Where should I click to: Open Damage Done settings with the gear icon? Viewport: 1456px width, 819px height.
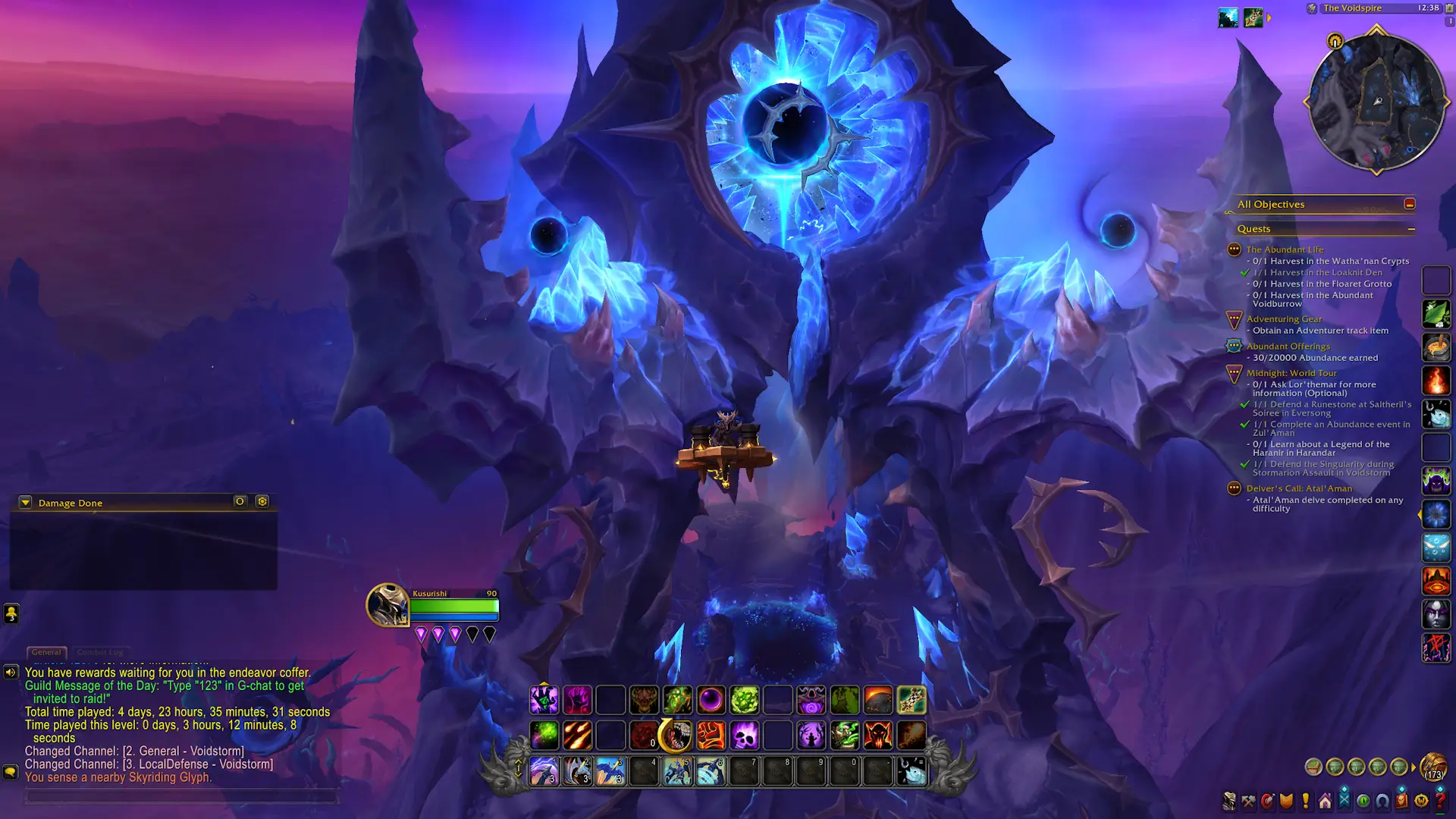pos(262,501)
